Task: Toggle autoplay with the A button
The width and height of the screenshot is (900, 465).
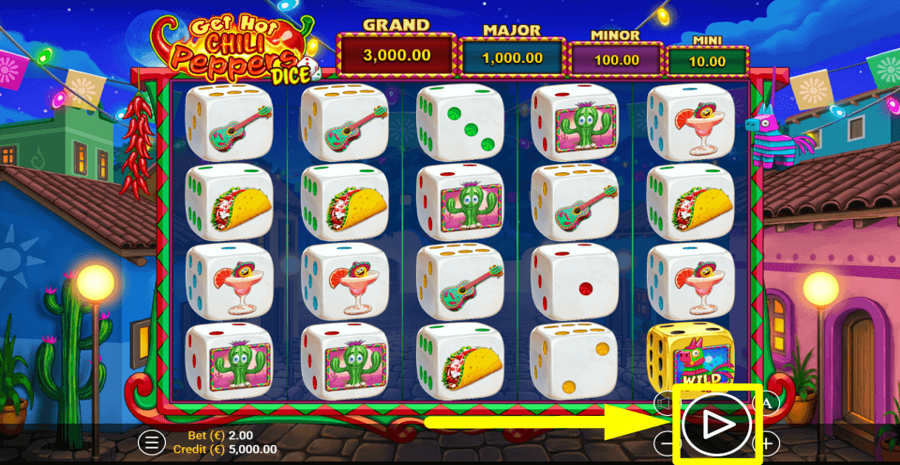Action: click(x=767, y=402)
